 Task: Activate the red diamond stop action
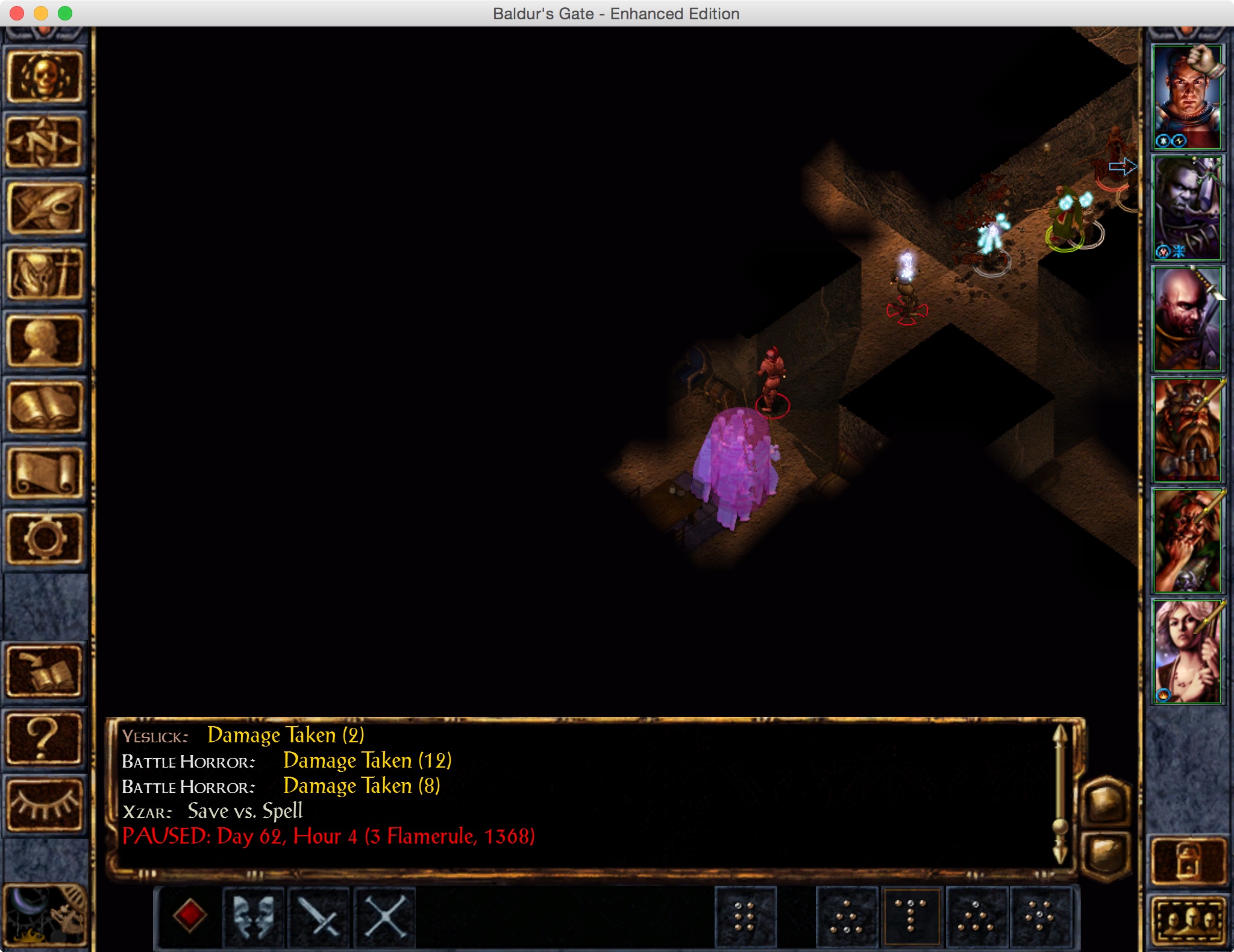(x=190, y=916)
